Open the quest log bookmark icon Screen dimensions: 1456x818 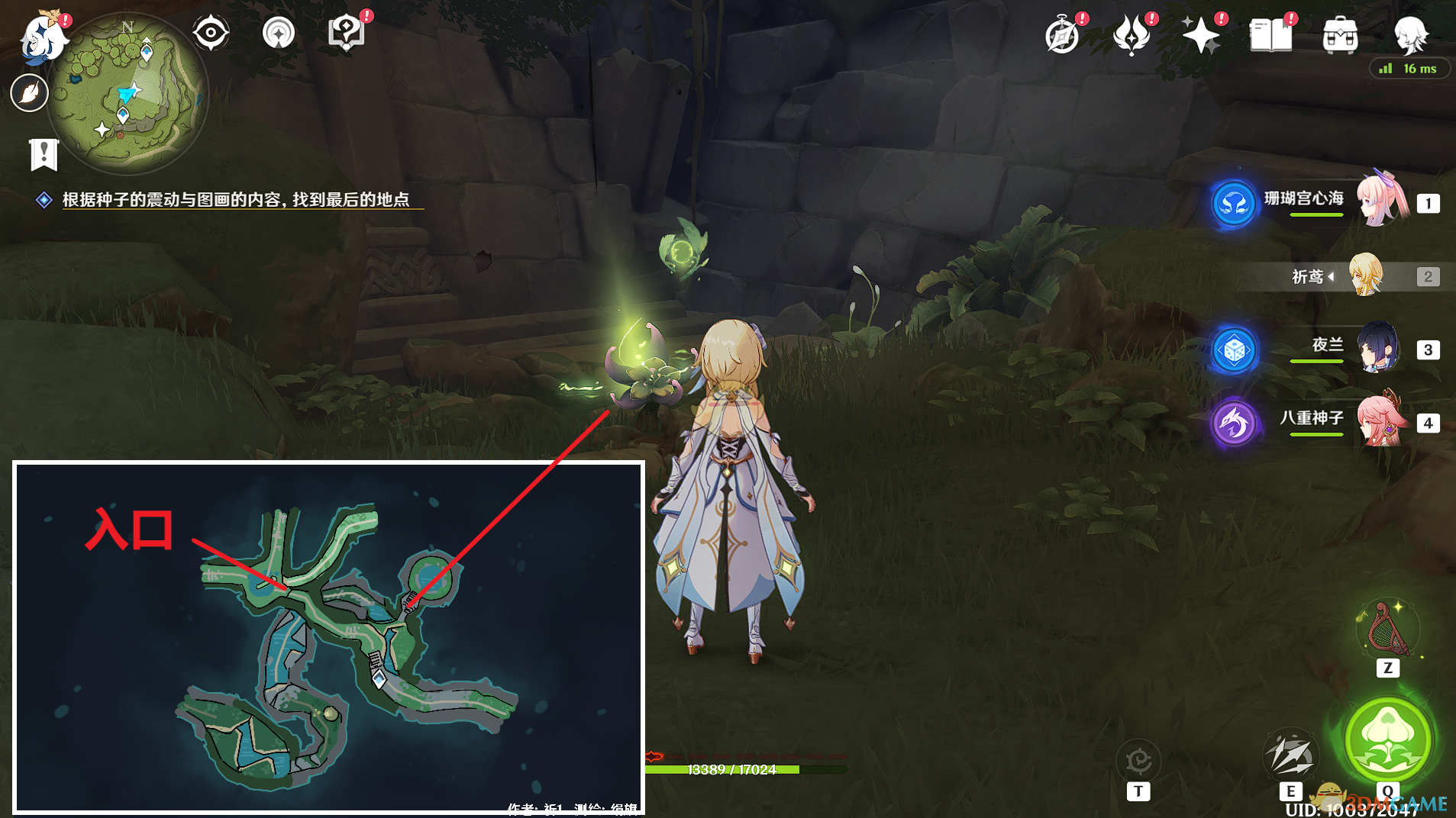[x=44, y=154]
